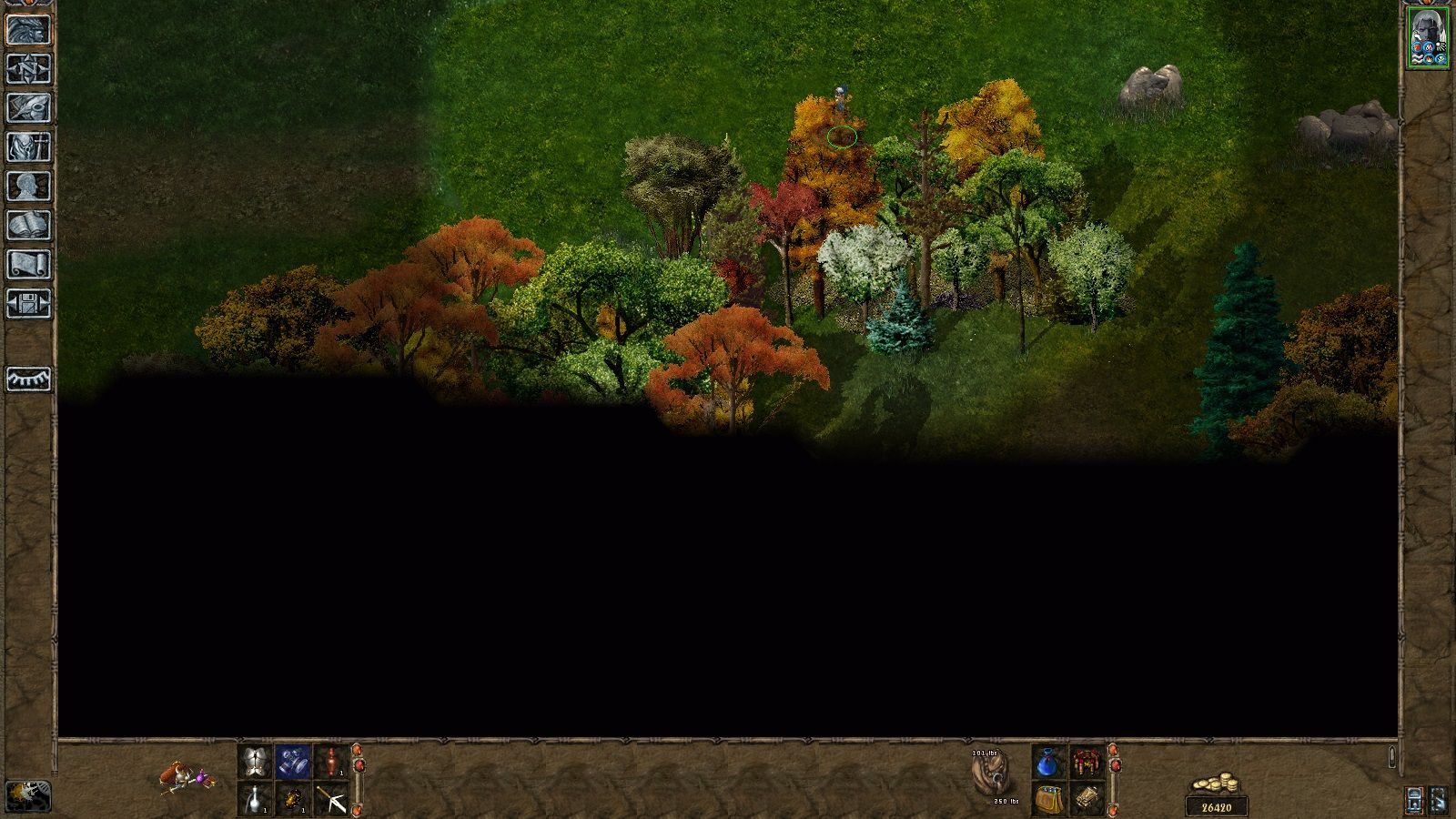Select the character portrait in the corner
1456x819 pixels.
click(x=1427, y=36)
